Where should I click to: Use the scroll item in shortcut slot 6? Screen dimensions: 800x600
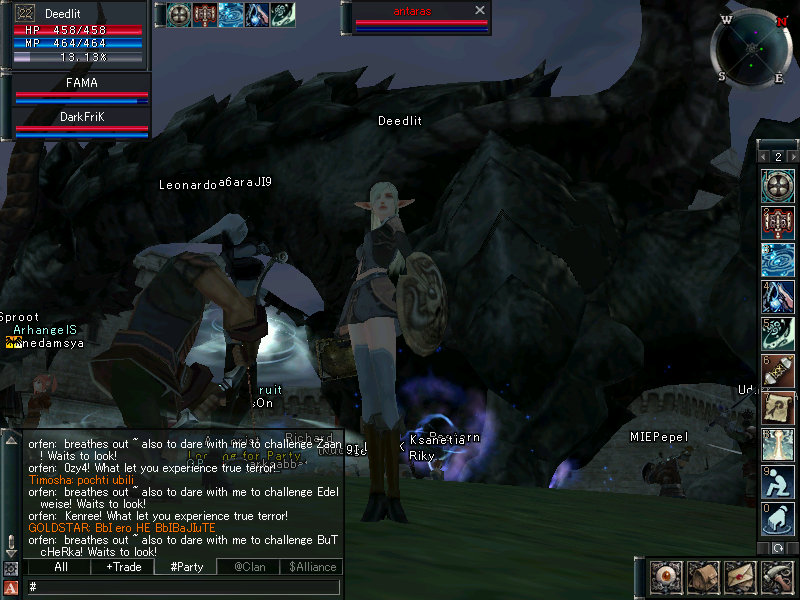tap(778, 370)
